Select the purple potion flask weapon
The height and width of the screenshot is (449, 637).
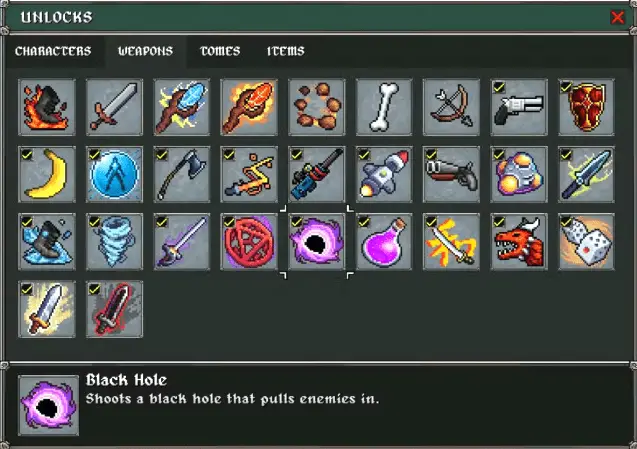[383, 241]
